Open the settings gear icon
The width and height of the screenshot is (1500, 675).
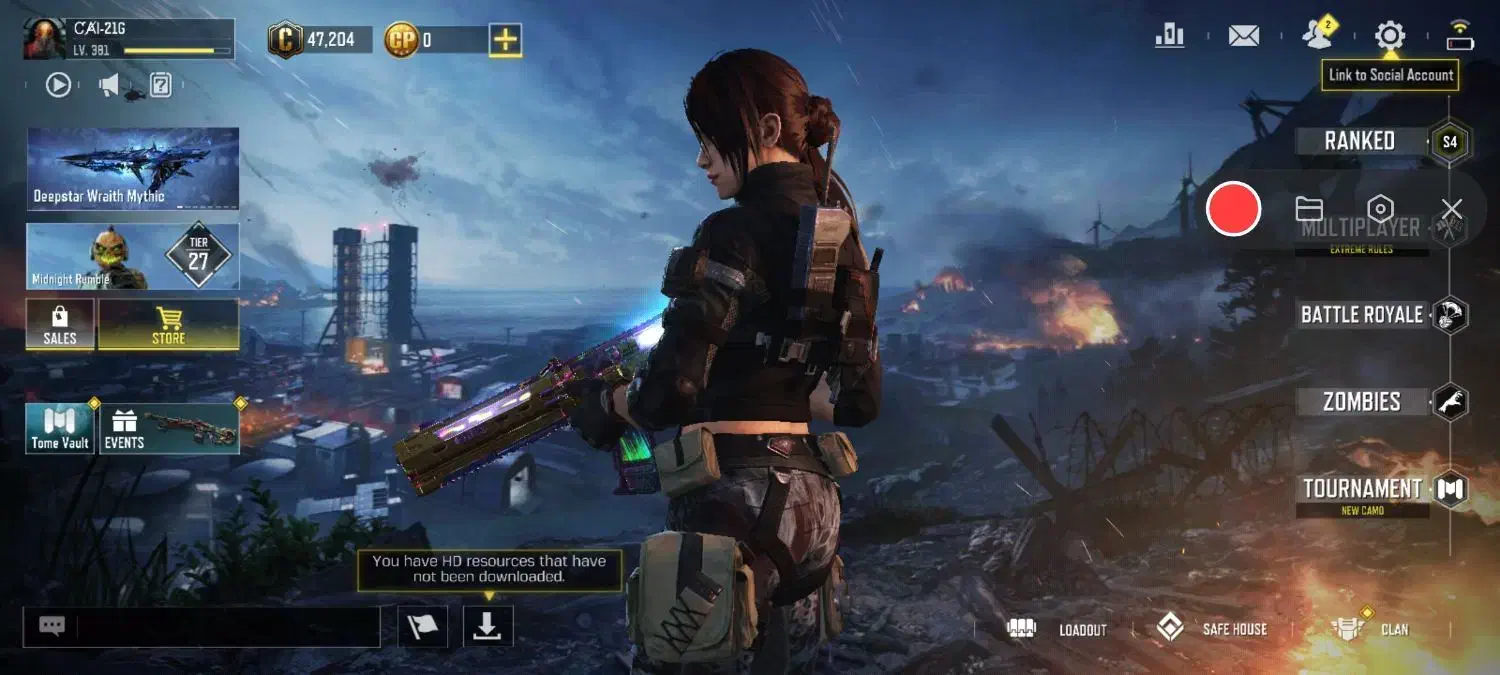(x=1390, y=36)
